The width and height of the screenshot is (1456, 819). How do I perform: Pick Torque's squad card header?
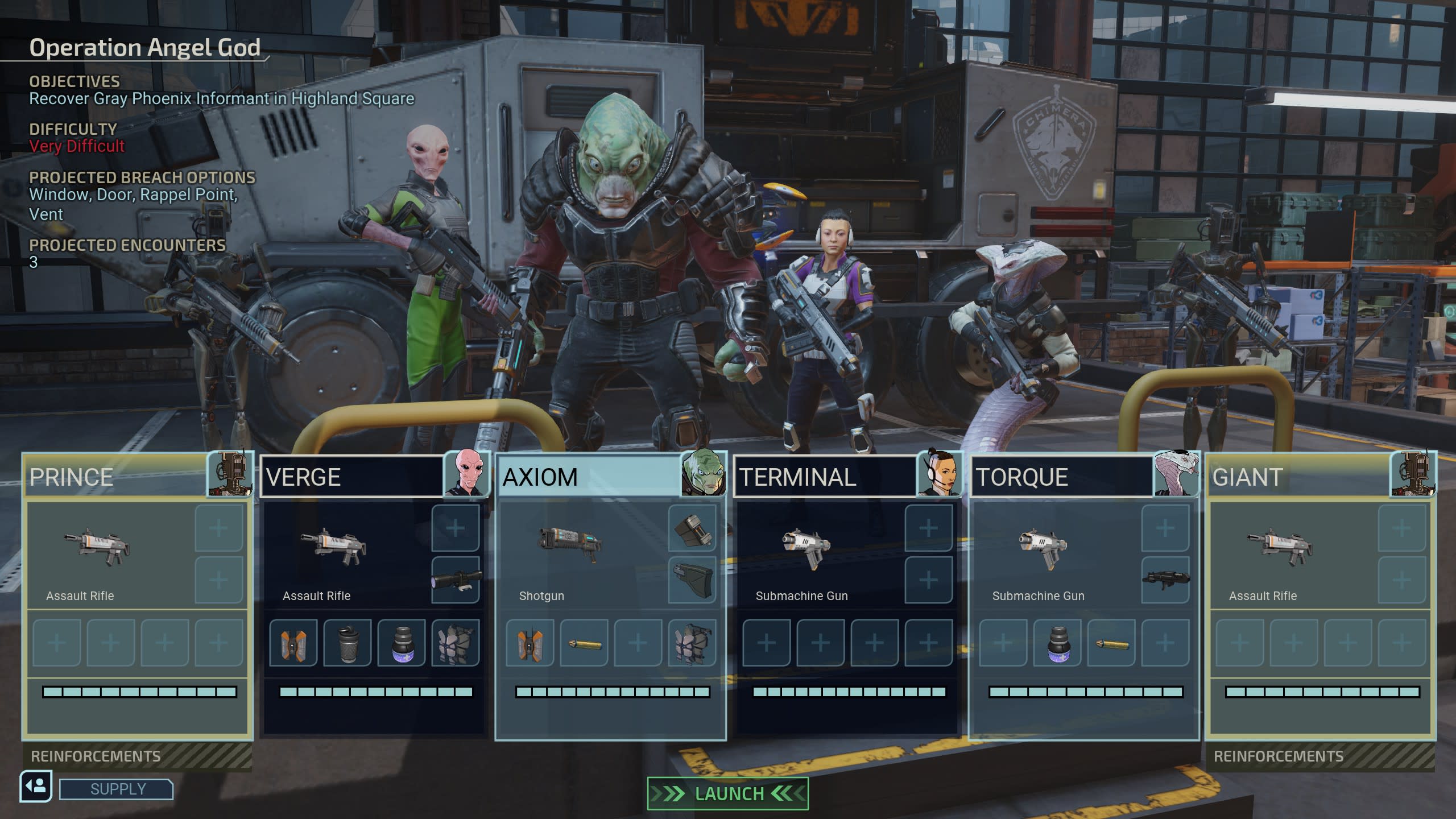pyautogui.click(x=1061, y=477)
